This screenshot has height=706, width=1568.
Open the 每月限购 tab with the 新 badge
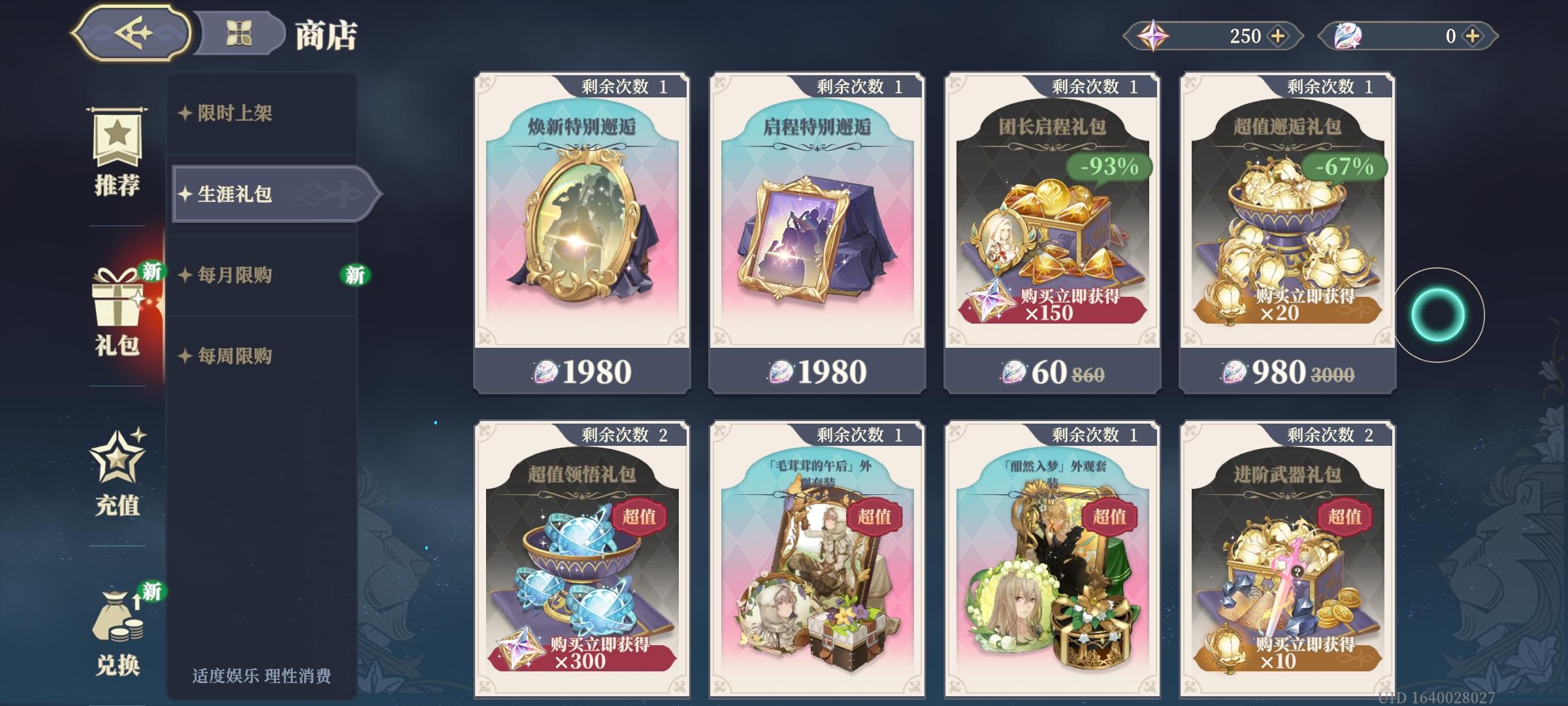(x=235, y=275)
